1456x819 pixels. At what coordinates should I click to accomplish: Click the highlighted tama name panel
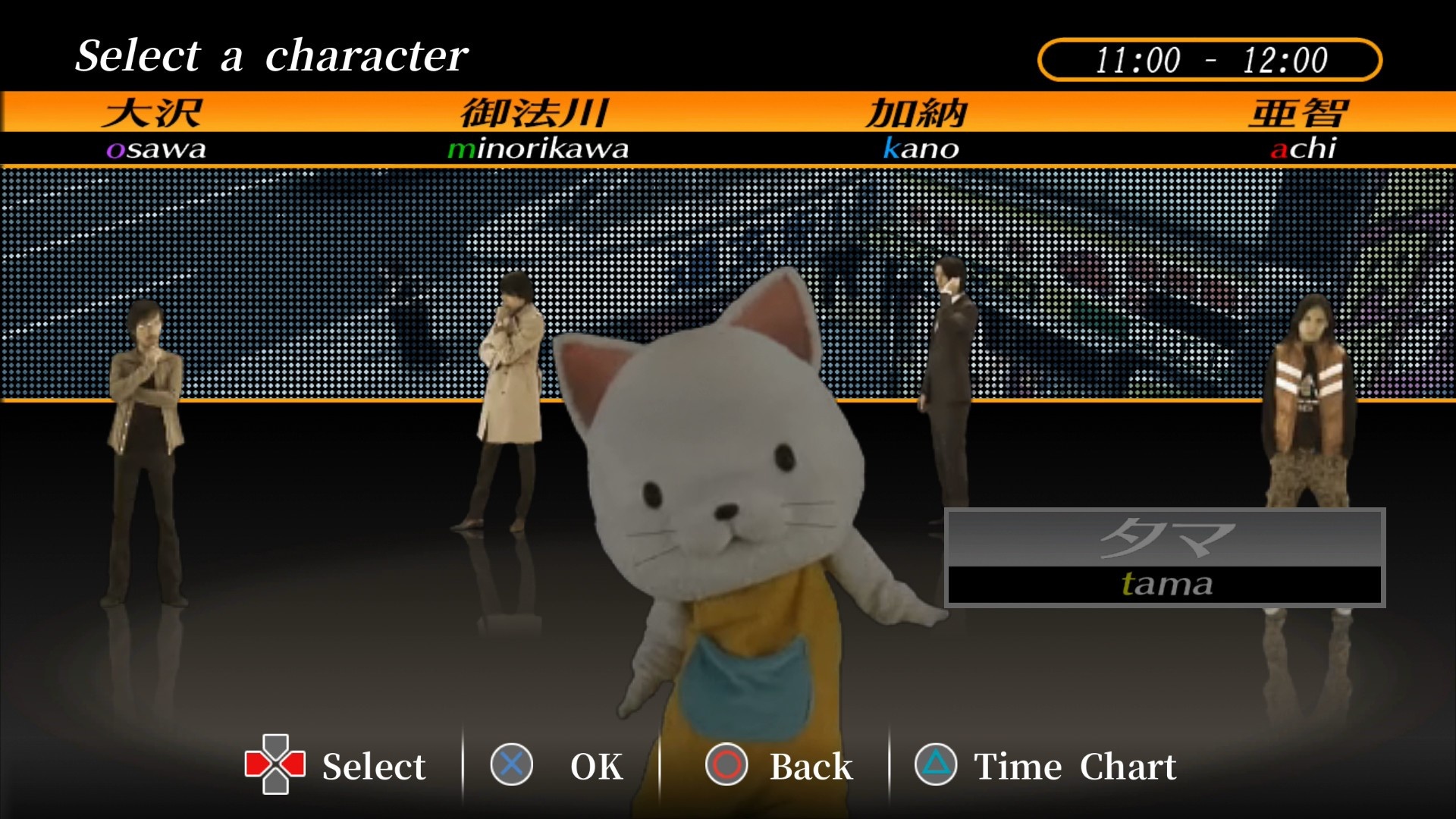coord(1166,557)
